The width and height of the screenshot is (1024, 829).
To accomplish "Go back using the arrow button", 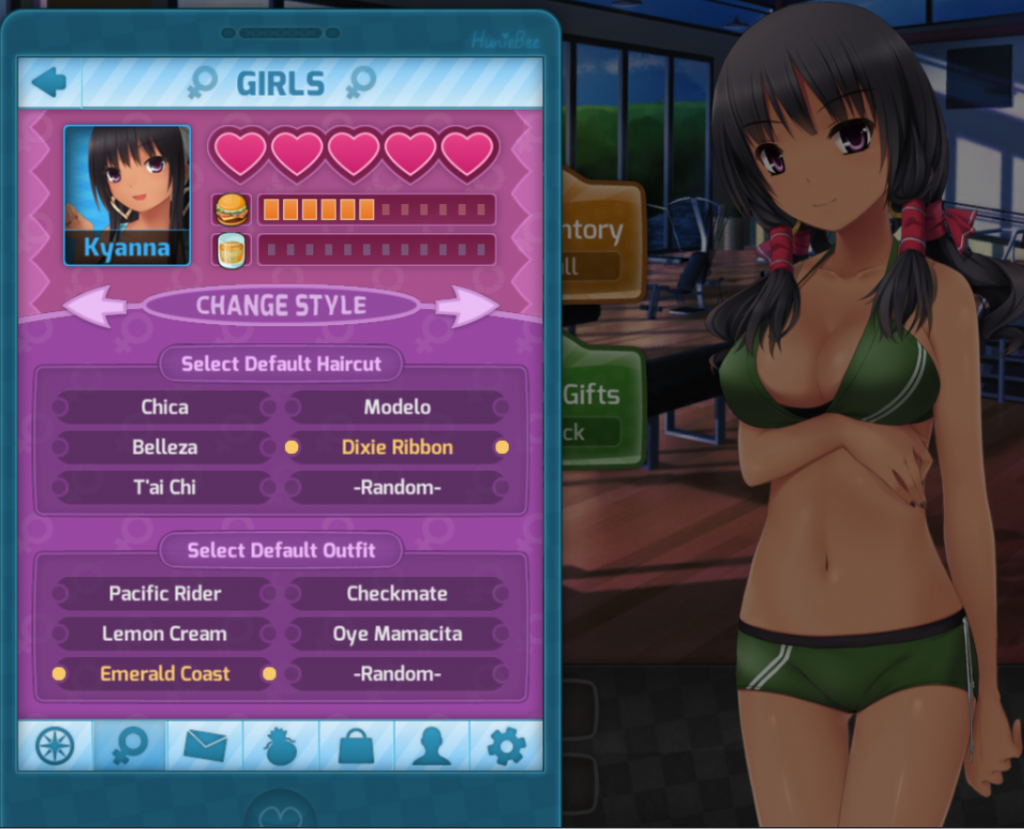I will [48, 82].
